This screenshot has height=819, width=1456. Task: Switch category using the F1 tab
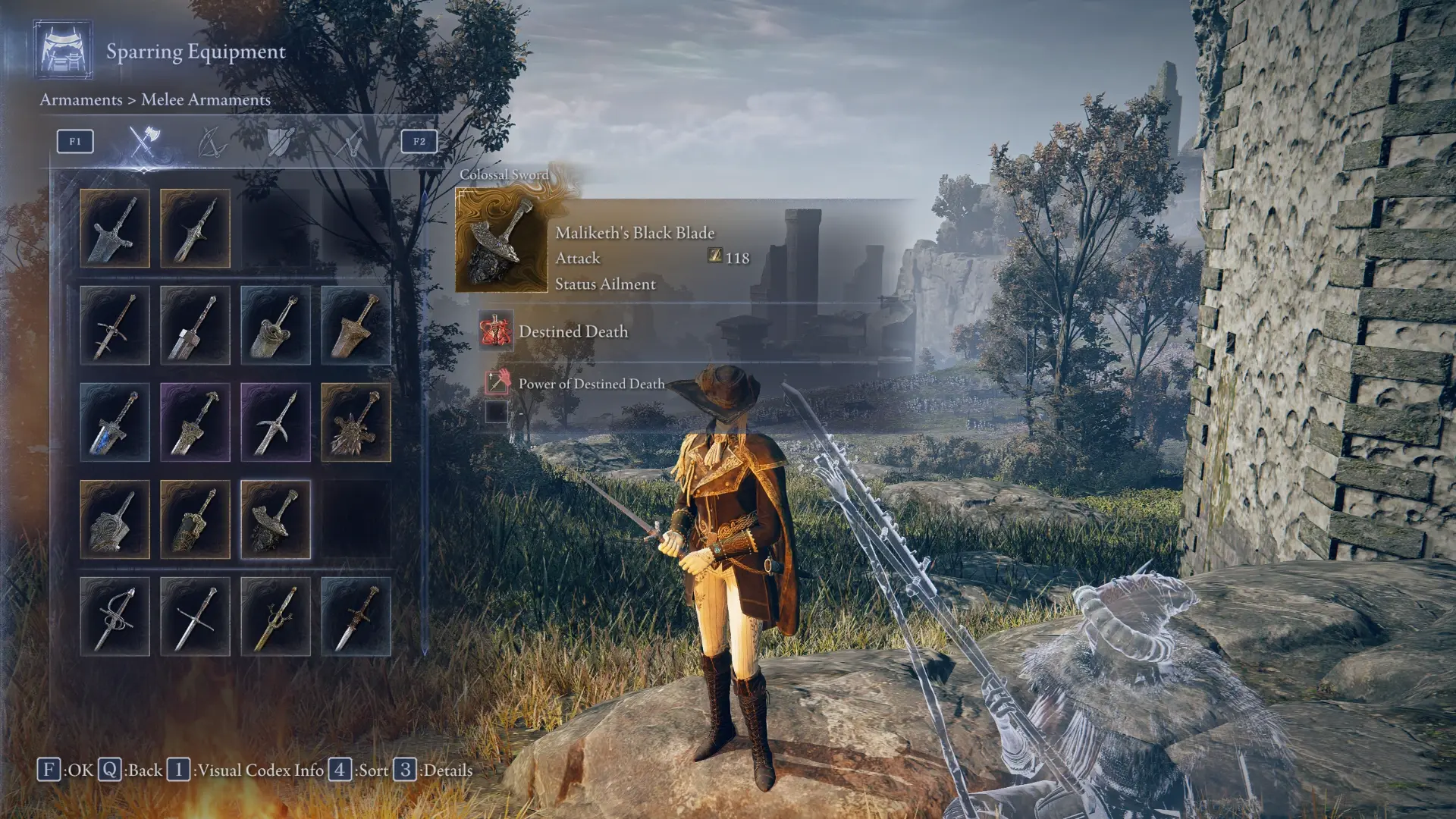[x=74, y=140]
